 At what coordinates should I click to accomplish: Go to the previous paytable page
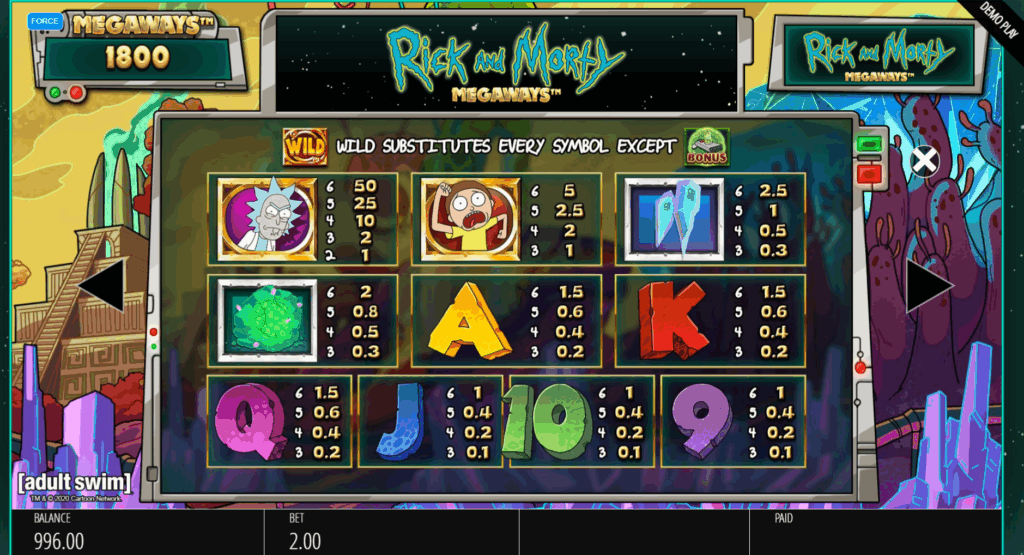coord(102,286)
